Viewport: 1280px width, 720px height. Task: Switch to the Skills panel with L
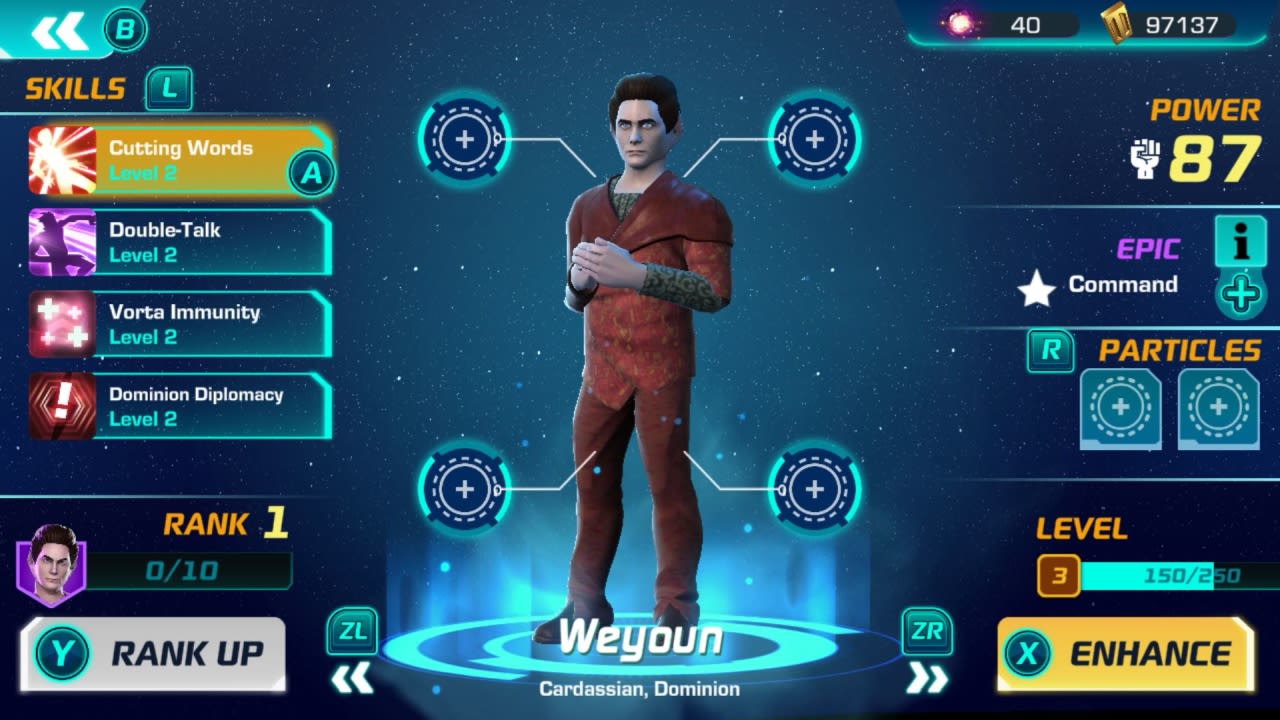point(168,89)
